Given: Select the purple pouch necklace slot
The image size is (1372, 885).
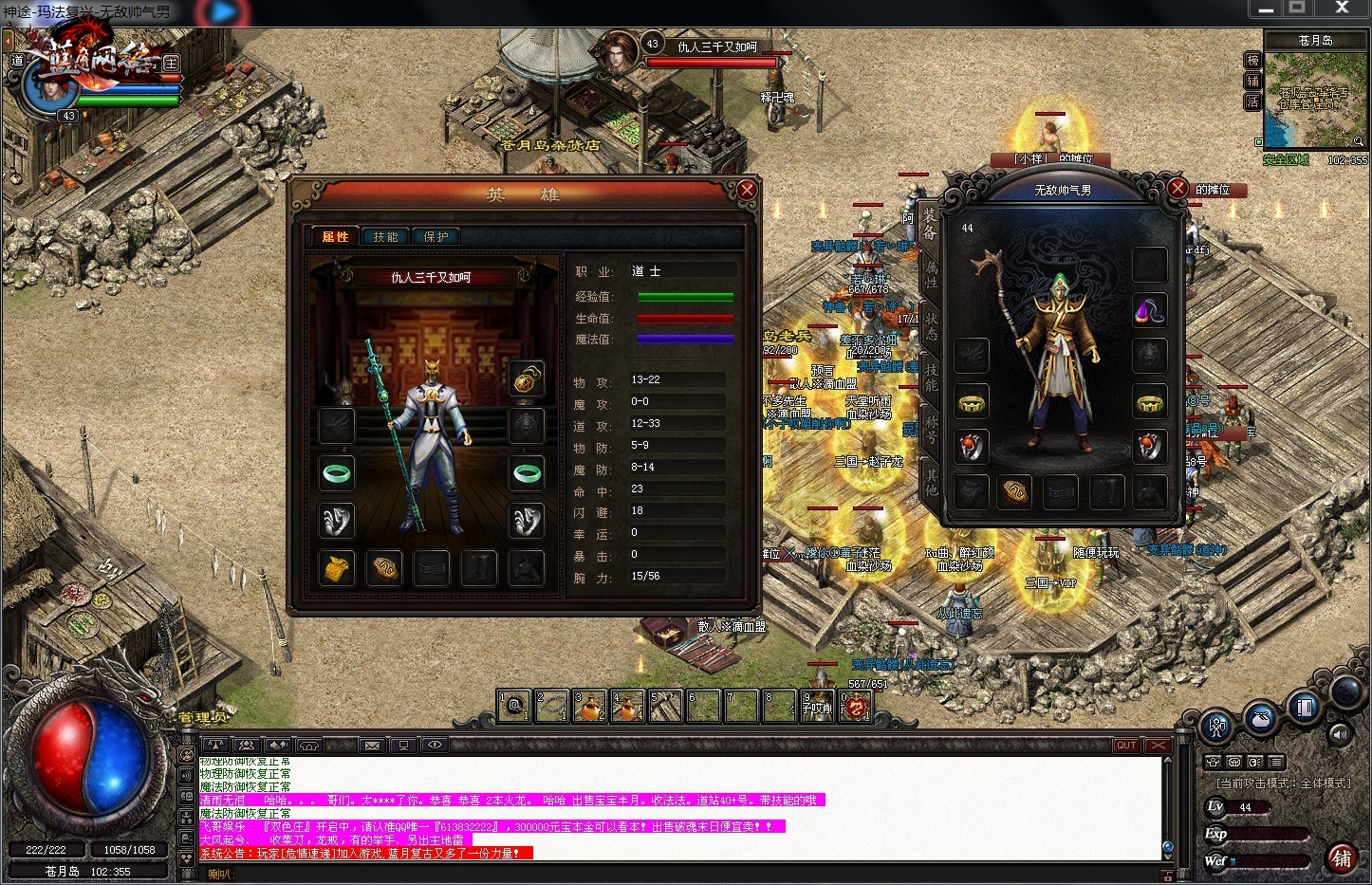Looking at the screenshot, I should (1149, 310).
